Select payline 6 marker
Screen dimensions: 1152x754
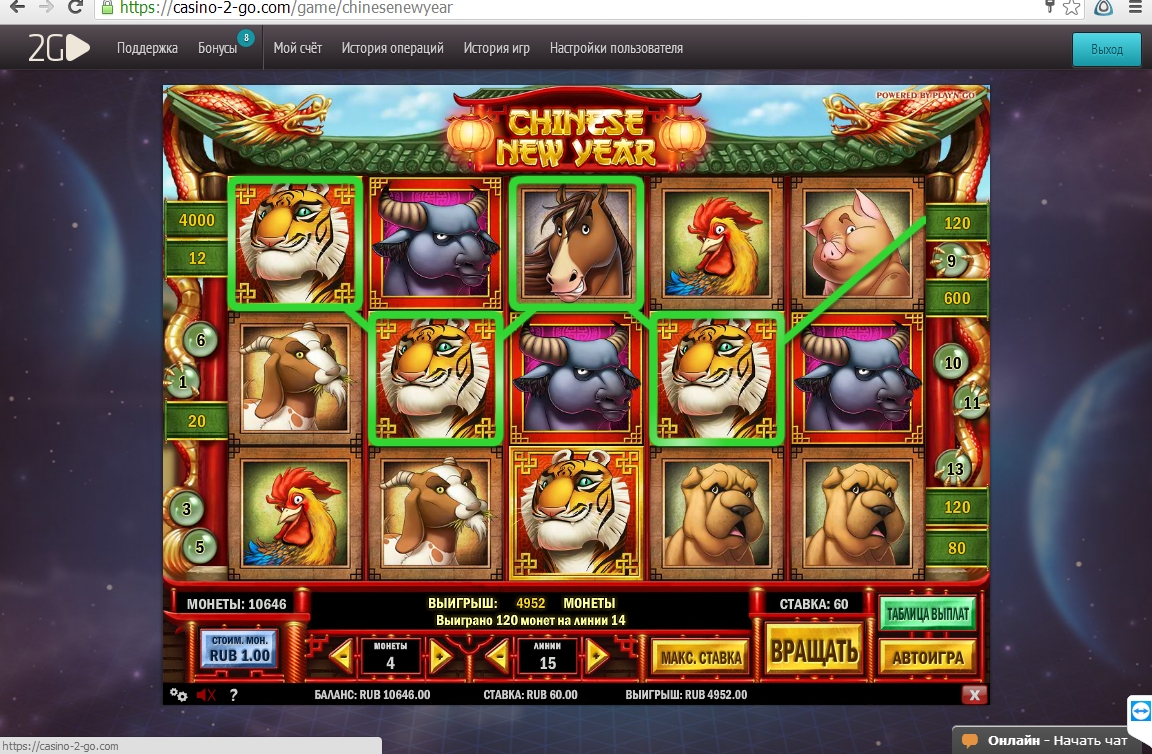pyautogui.click(x=200, y=341)
